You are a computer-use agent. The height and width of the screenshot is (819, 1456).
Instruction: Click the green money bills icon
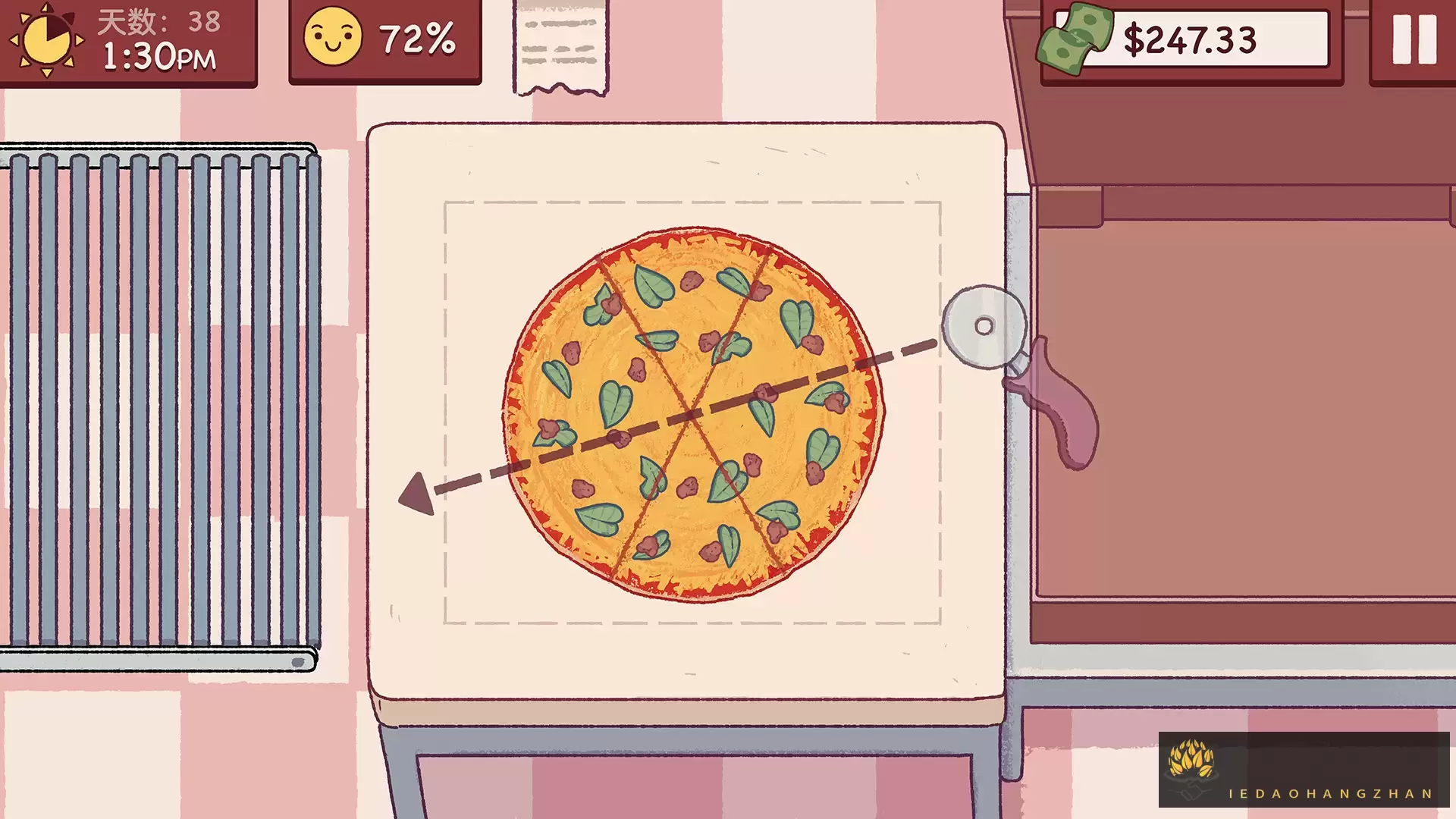coord(1076,36)
